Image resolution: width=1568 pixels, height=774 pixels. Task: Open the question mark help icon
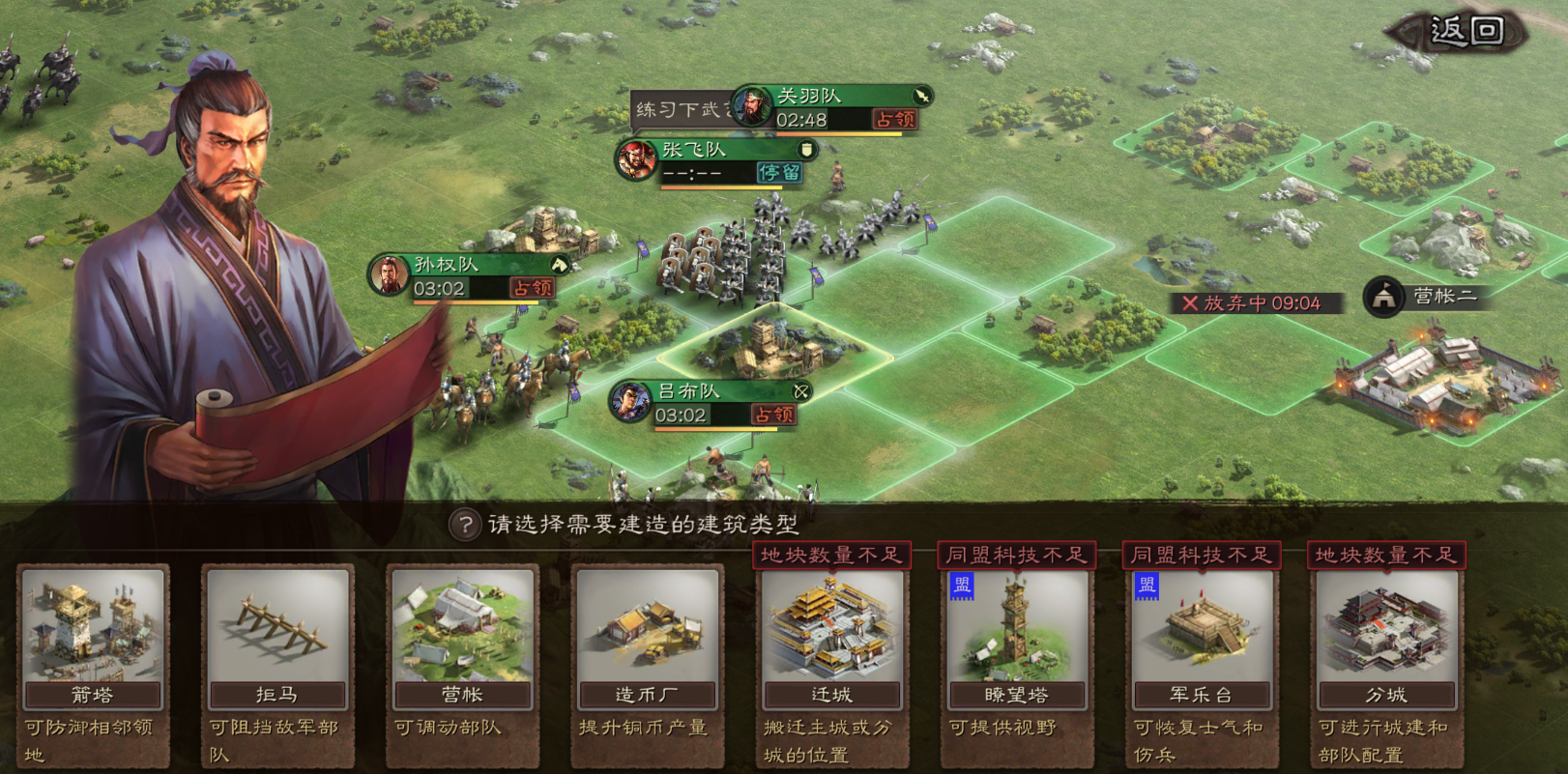point(465,525)
